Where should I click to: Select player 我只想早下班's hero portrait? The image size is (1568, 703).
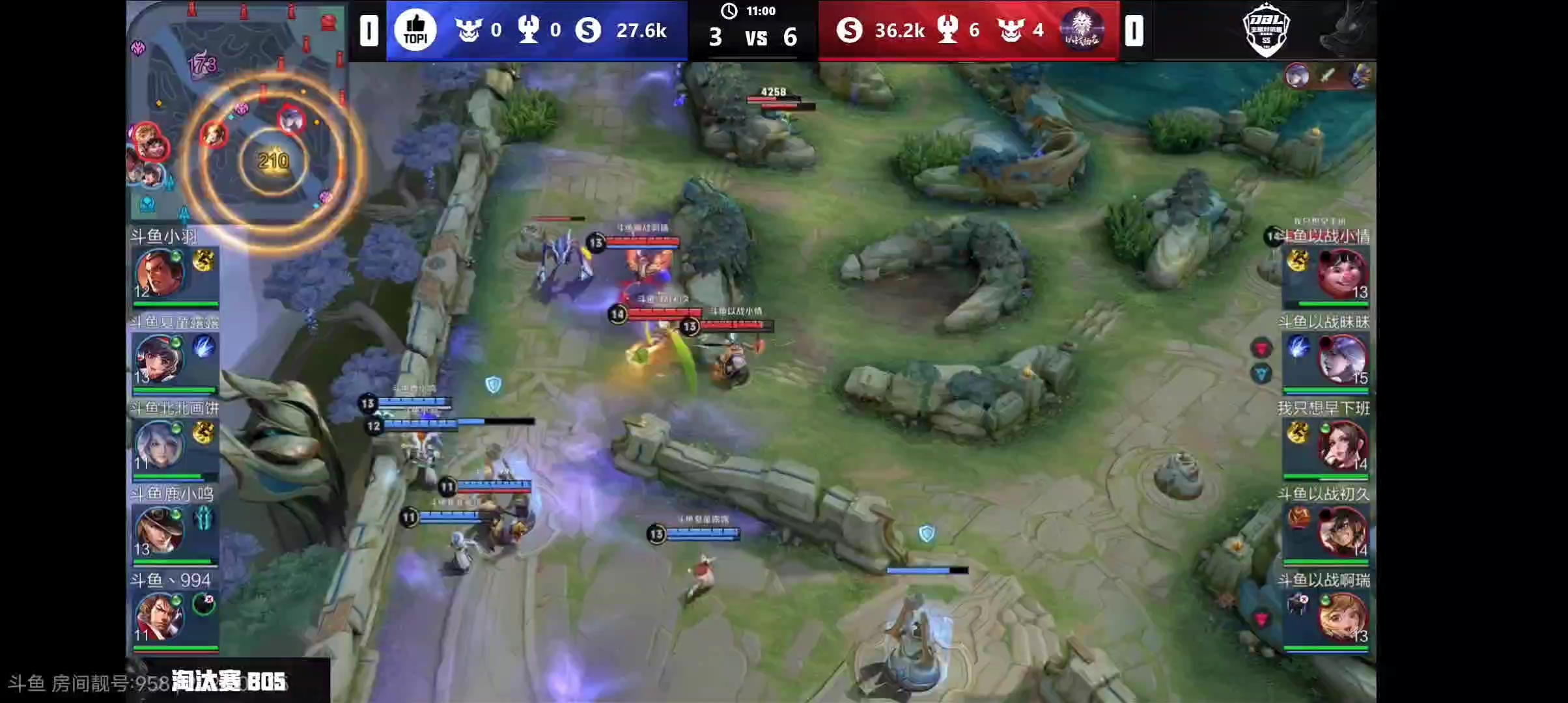click(x=1341, y=445)
